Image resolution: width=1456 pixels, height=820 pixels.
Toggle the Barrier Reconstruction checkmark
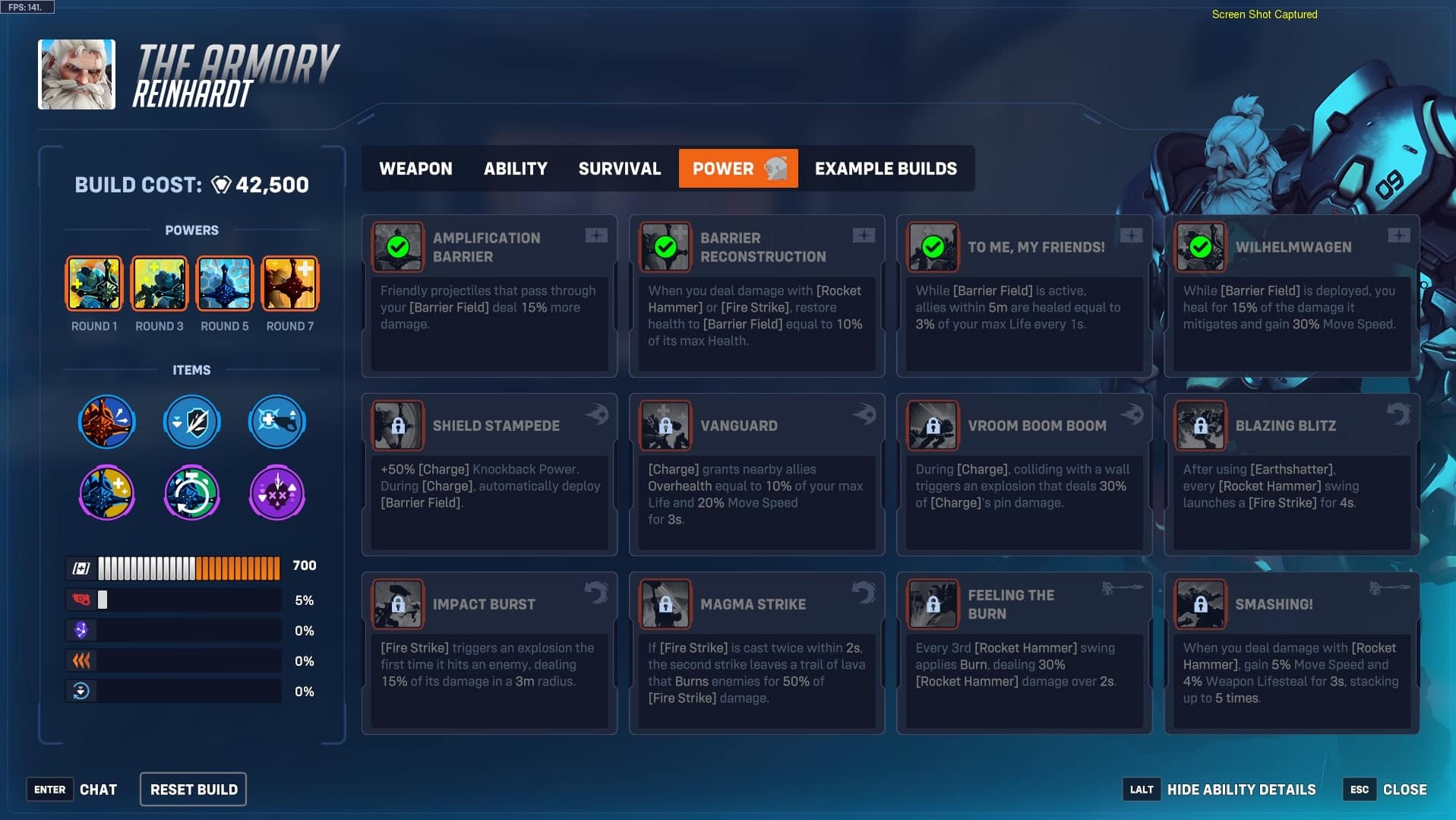pyautogui.click(x=665, y=246)
